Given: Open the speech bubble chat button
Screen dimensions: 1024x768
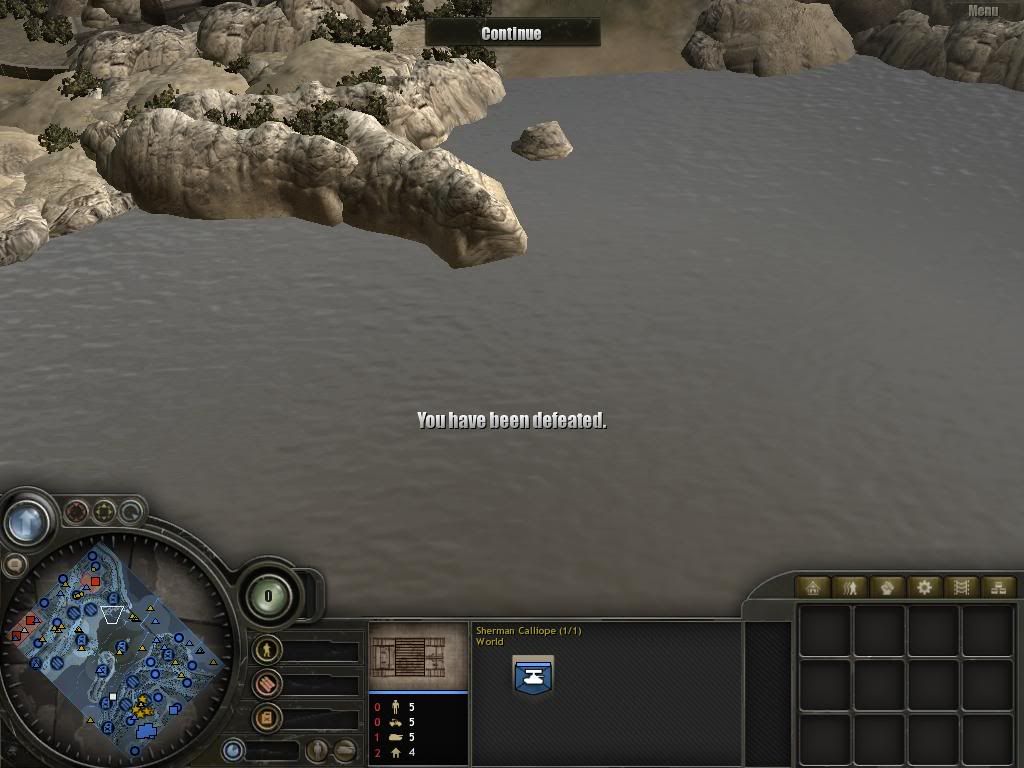Looking at the screenshot, I should pyautogui.click(x=14, y=565).
